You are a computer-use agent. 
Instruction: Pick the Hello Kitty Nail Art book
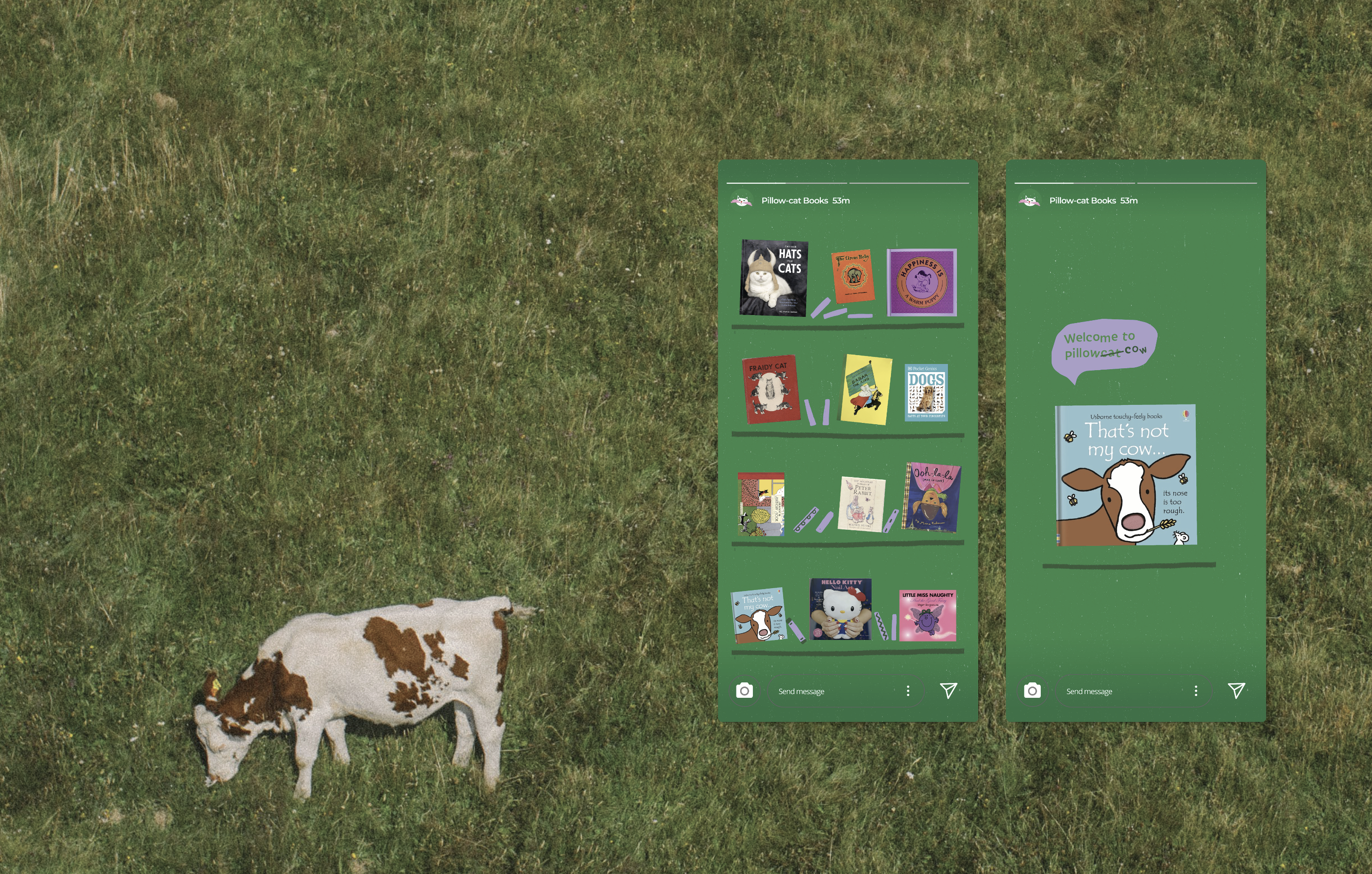pyautogui.click(x=841, y=609)
